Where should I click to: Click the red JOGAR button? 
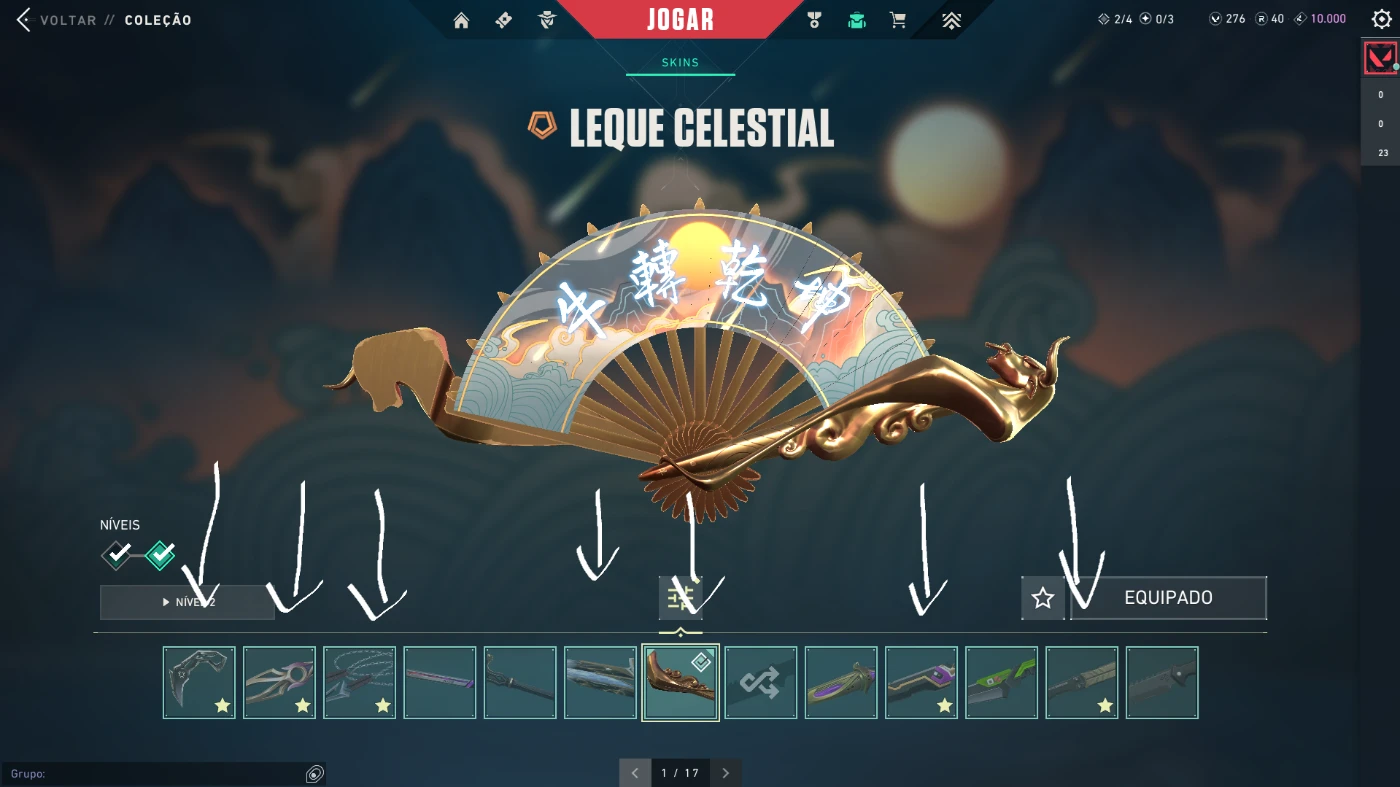click(680, 20)
